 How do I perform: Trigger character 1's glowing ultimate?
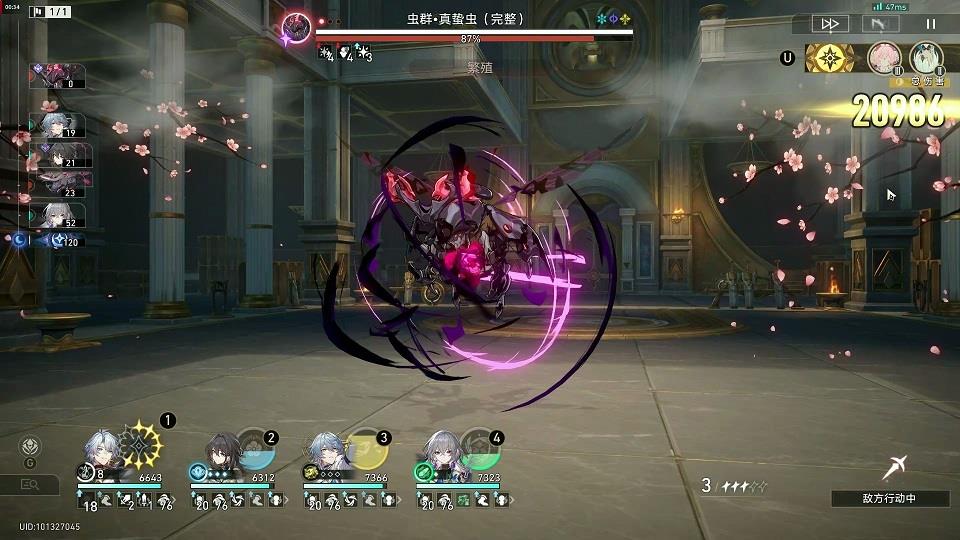[x=142, y=444]
